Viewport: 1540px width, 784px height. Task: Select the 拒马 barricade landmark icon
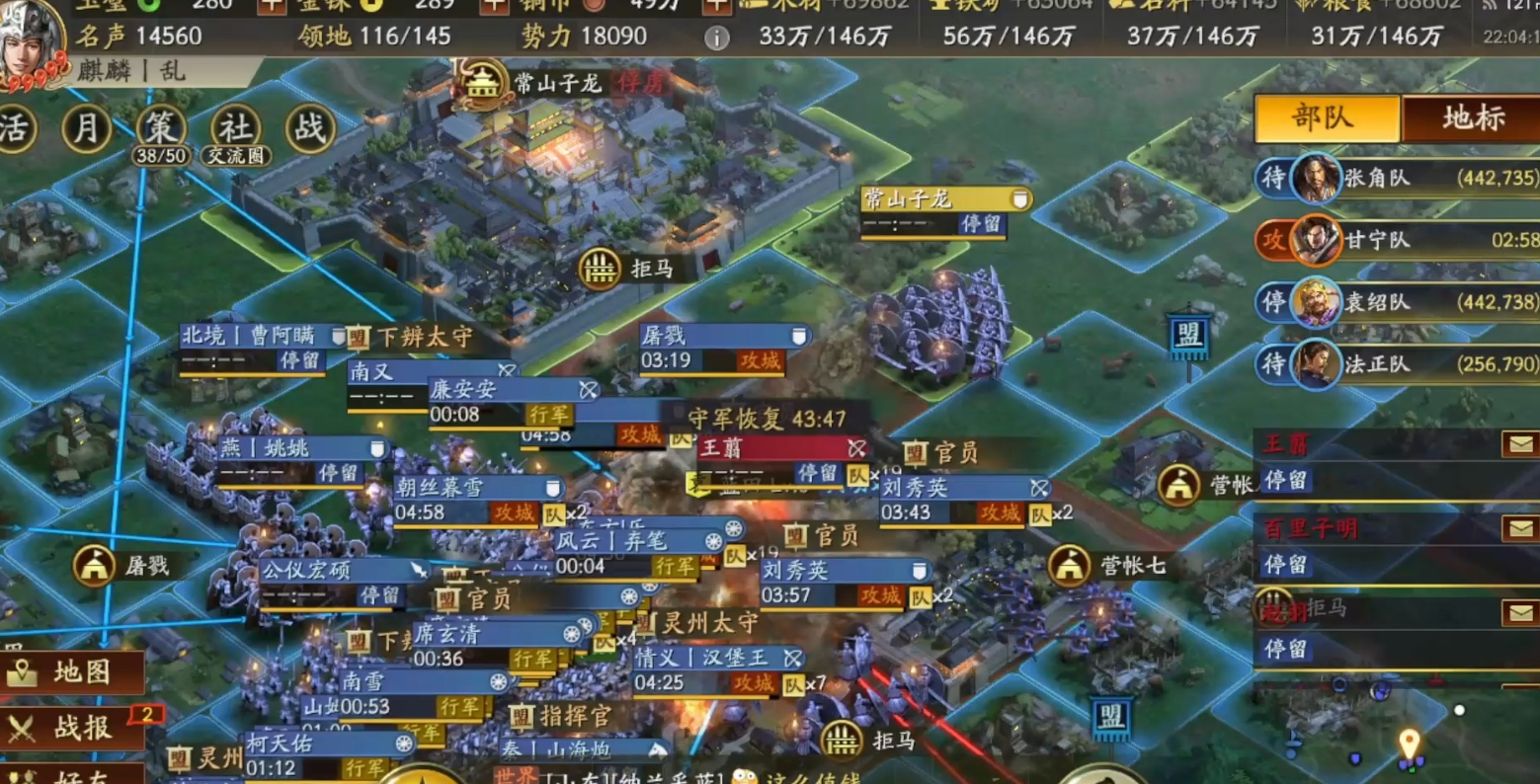[602, 269]
